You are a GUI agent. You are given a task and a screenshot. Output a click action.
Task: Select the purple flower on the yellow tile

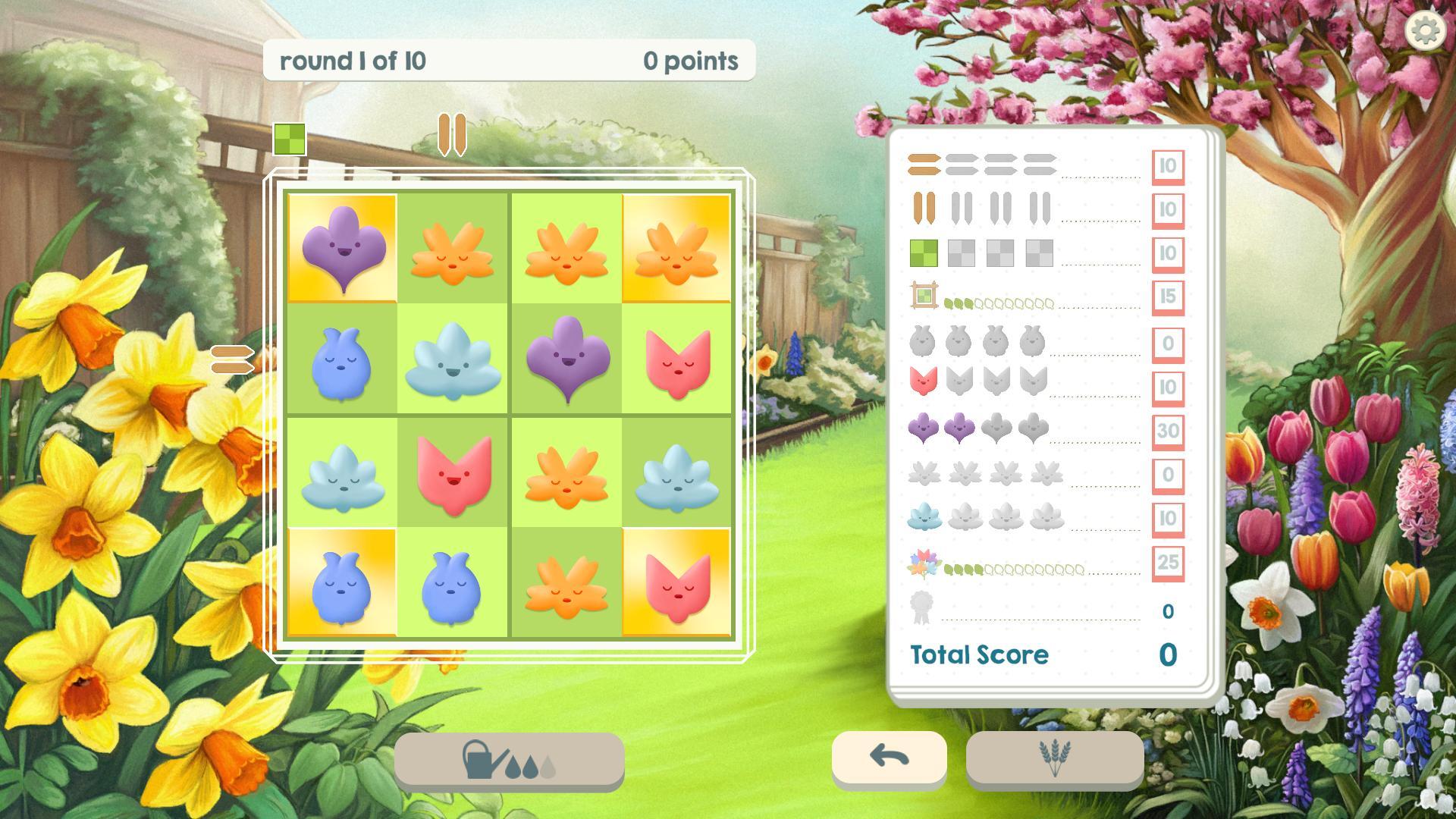point(341,248)
